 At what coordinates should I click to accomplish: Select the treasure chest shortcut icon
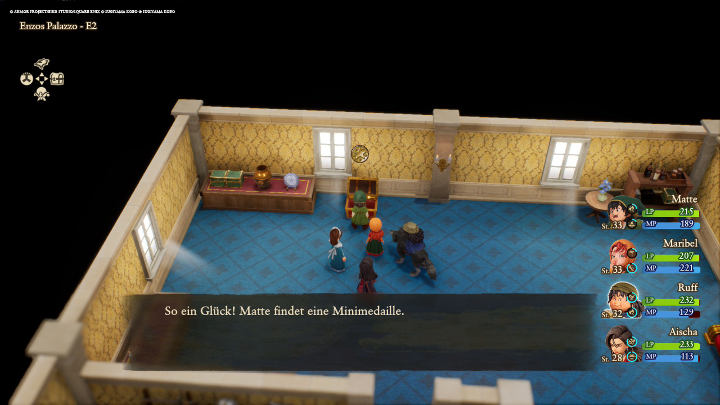coord(57,78)
